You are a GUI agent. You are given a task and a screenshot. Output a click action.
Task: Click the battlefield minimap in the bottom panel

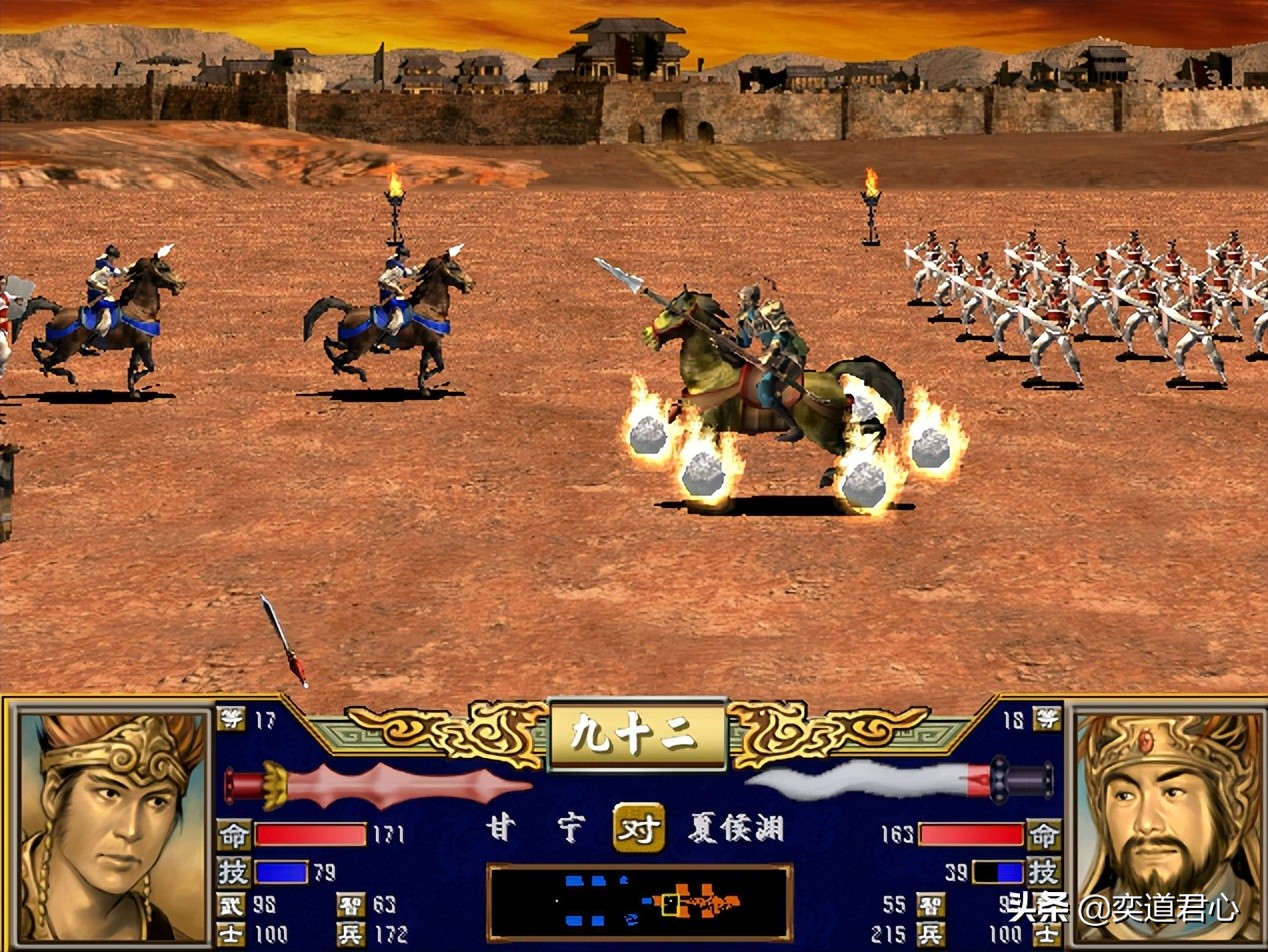639,902
